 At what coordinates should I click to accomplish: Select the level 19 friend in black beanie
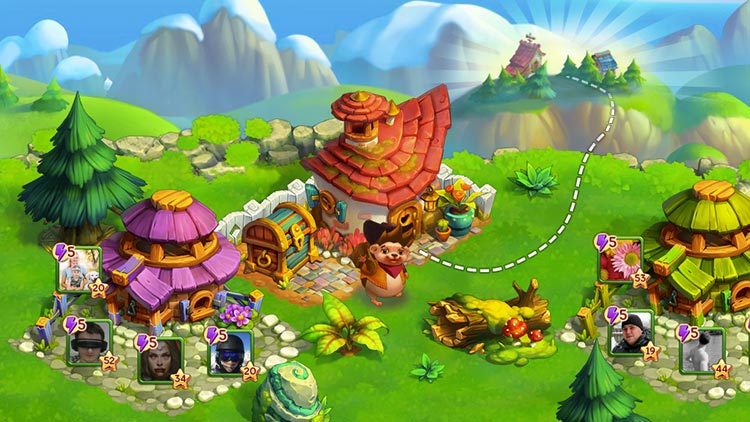coord(630,331)
